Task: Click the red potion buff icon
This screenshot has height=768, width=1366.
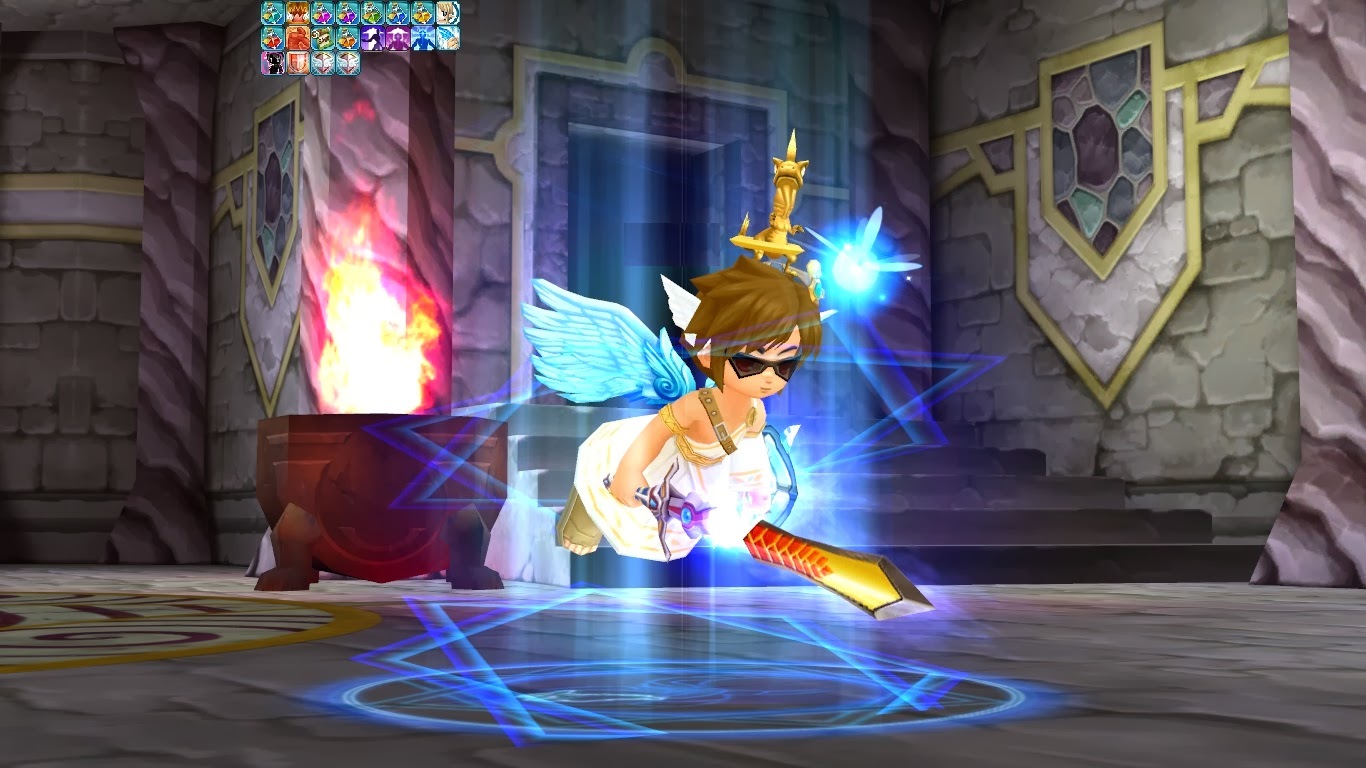Action: [x=271, y=37]
